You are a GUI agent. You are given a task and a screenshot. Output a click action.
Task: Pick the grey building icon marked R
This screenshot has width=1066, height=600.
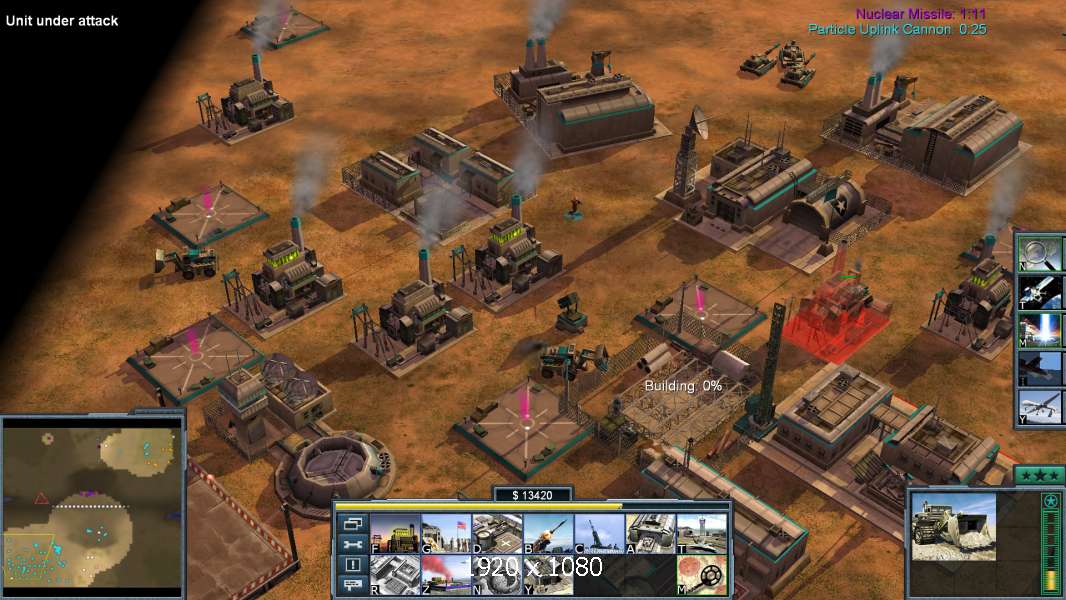tap(395, 575)
